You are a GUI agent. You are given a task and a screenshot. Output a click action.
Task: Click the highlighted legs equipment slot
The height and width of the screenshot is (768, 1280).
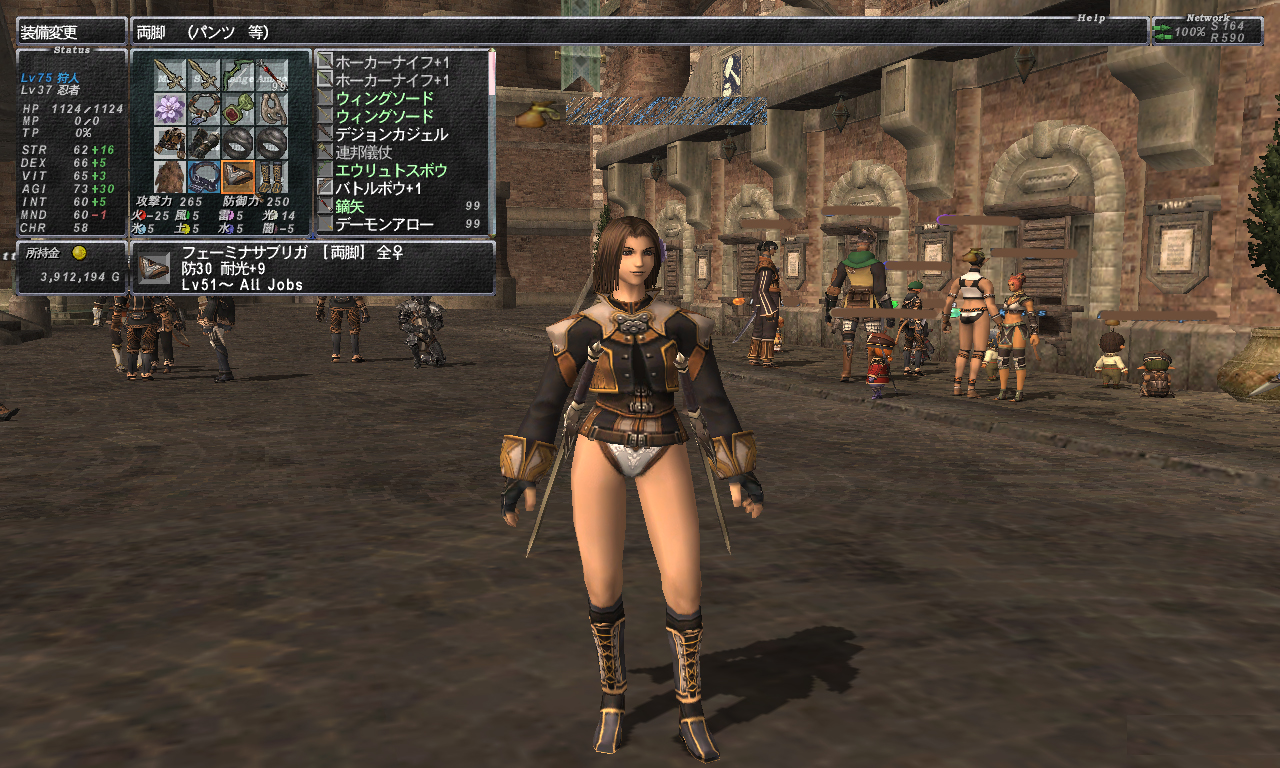point(237,177)
